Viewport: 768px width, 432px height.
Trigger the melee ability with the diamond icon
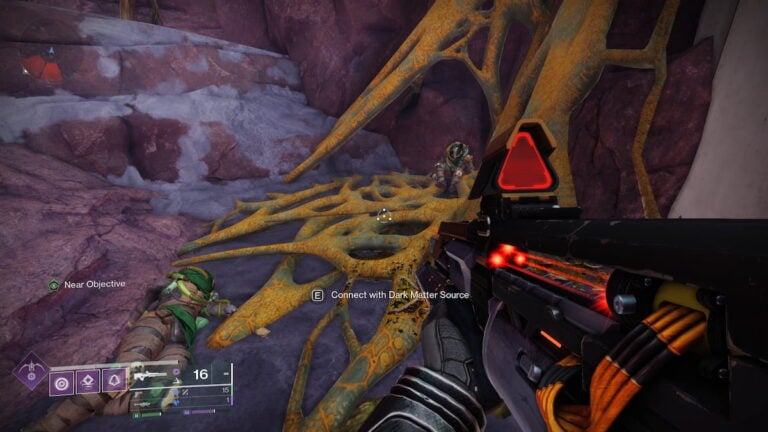[x=88, y=382]
